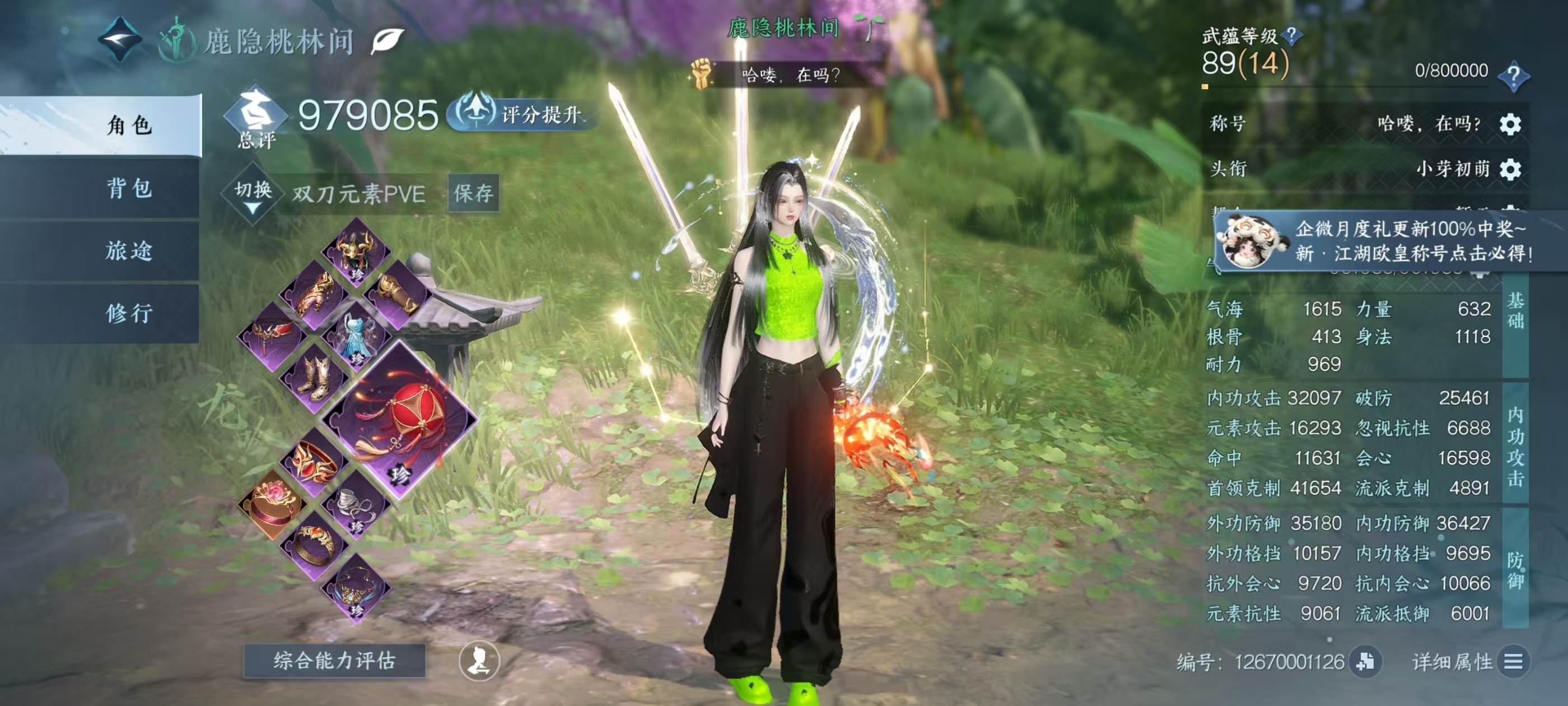Select the 旅途 tab
Viewport: 1568px width, 706px height.
click(x=128, y=250)
